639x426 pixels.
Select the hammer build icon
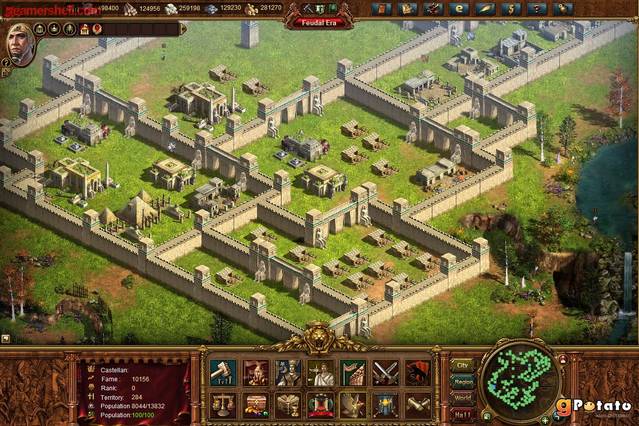(223, 372)
